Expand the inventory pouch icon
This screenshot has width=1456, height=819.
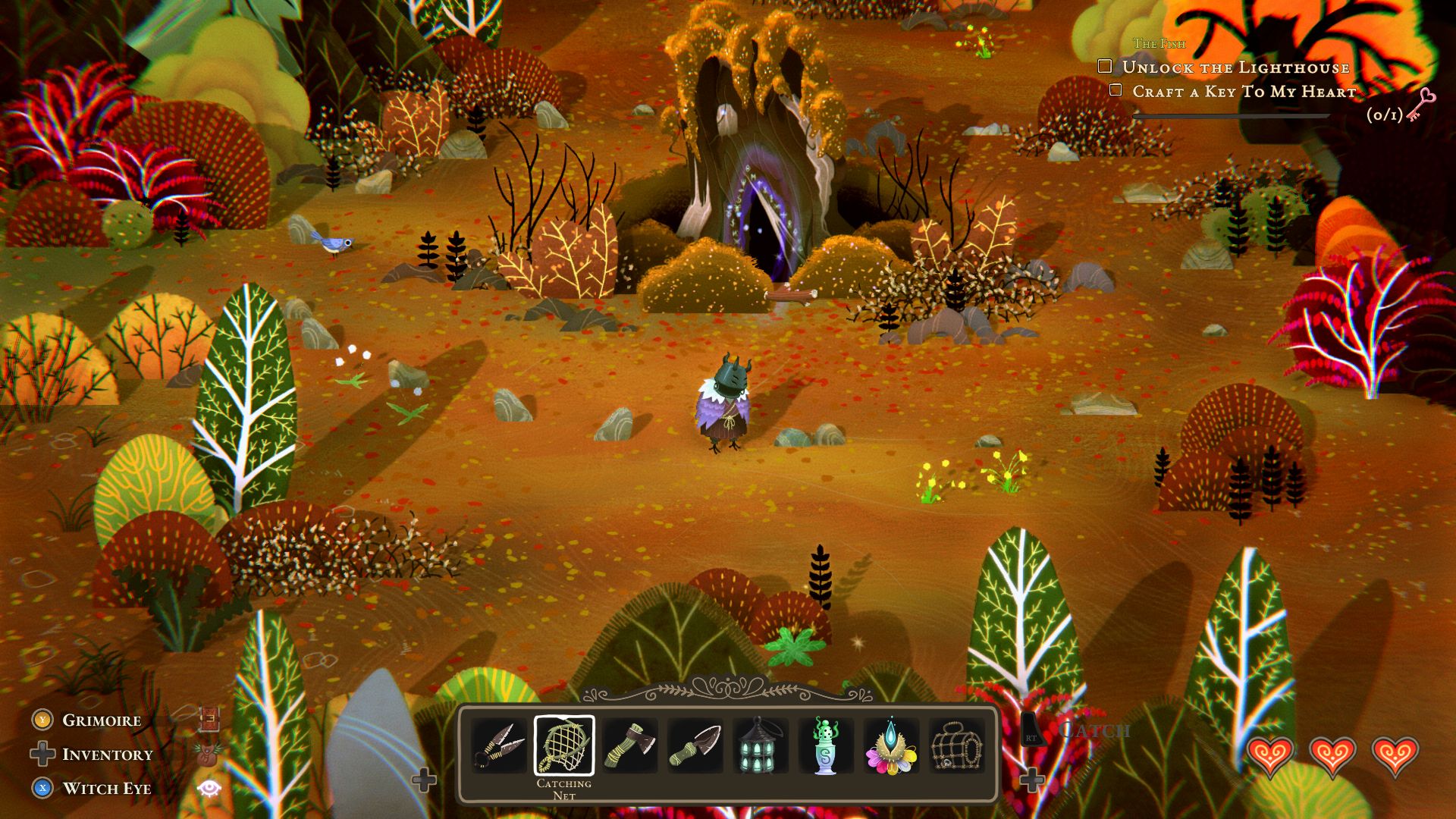208,754
